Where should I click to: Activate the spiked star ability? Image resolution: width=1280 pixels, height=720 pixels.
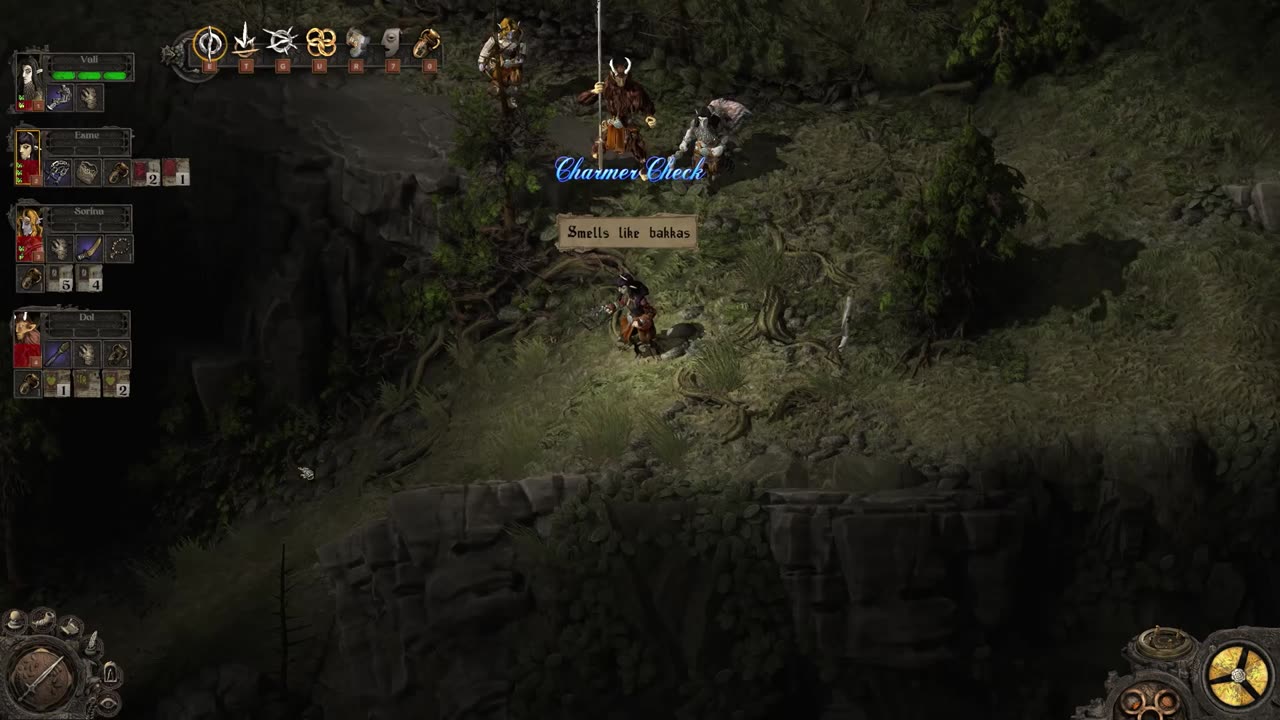coord(281,41)
